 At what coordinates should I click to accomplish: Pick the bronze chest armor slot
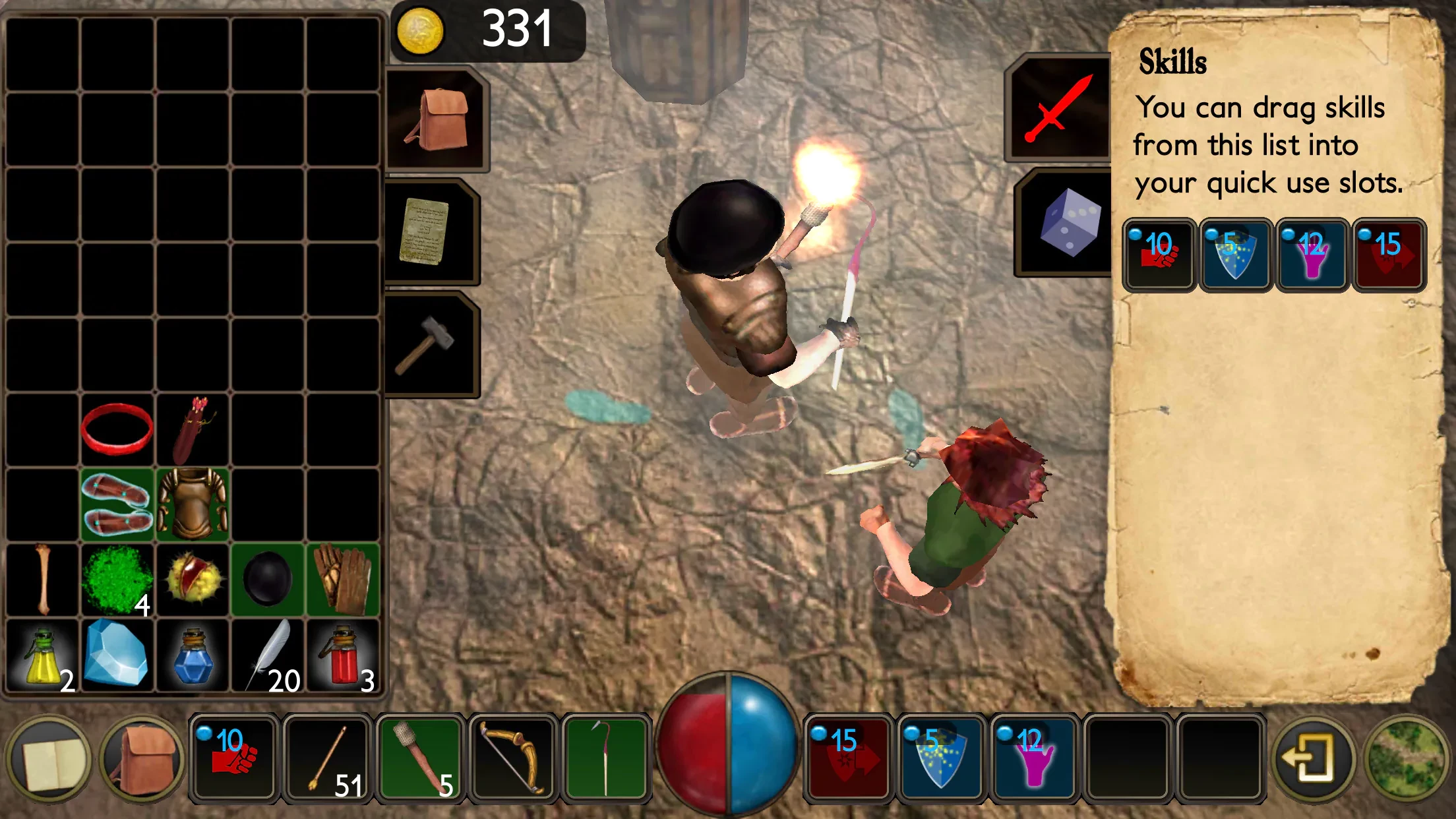coord(193,504)
